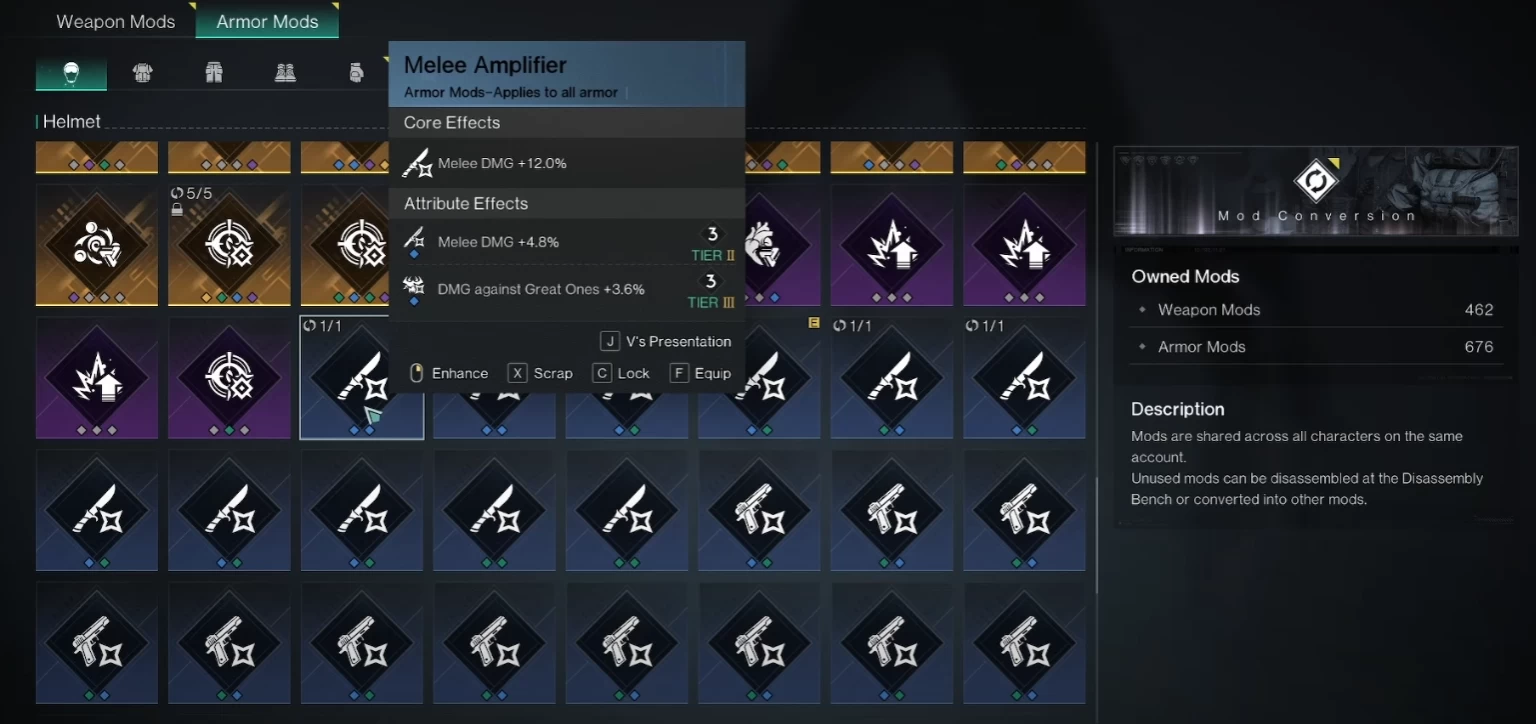Choose the purple crosshair mod slot

(229, 378)
